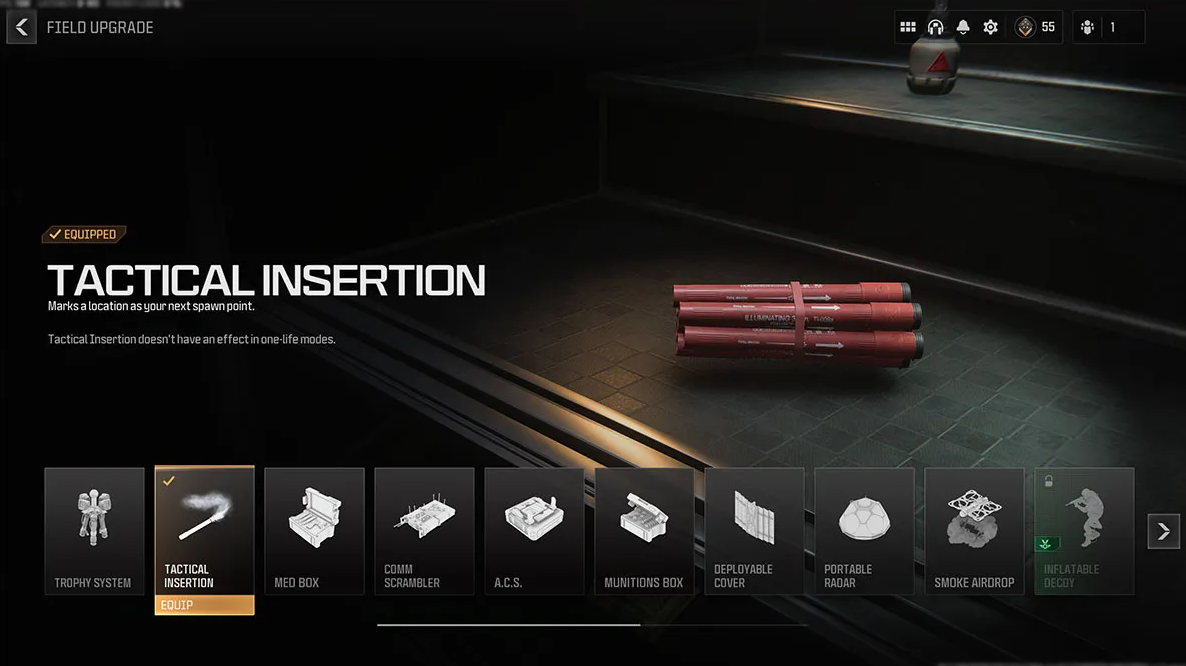1186x666 pixels.
Task: Open the player rank 55 badge
Action: (1035, 28)
